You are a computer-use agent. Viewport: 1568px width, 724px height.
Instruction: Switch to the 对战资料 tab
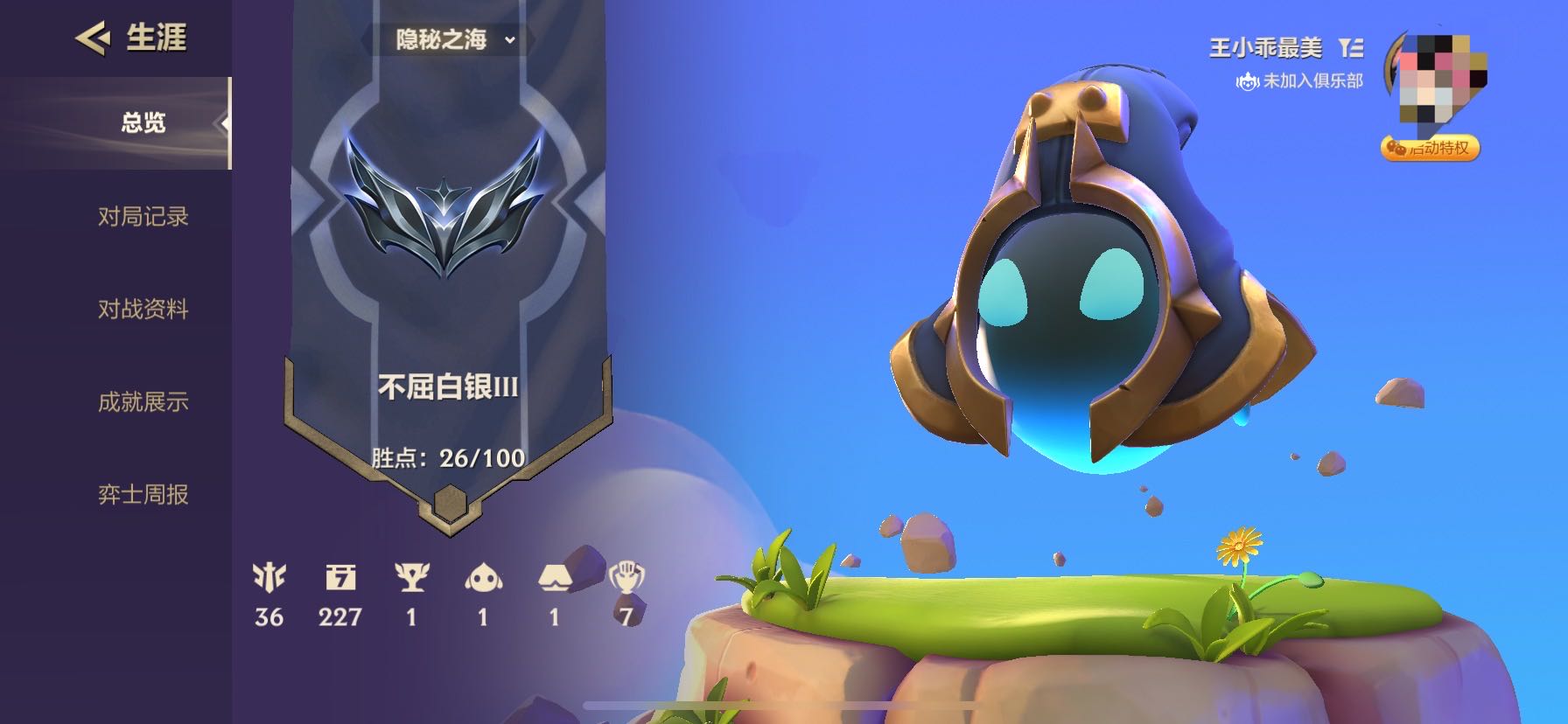tap(143, 309)
